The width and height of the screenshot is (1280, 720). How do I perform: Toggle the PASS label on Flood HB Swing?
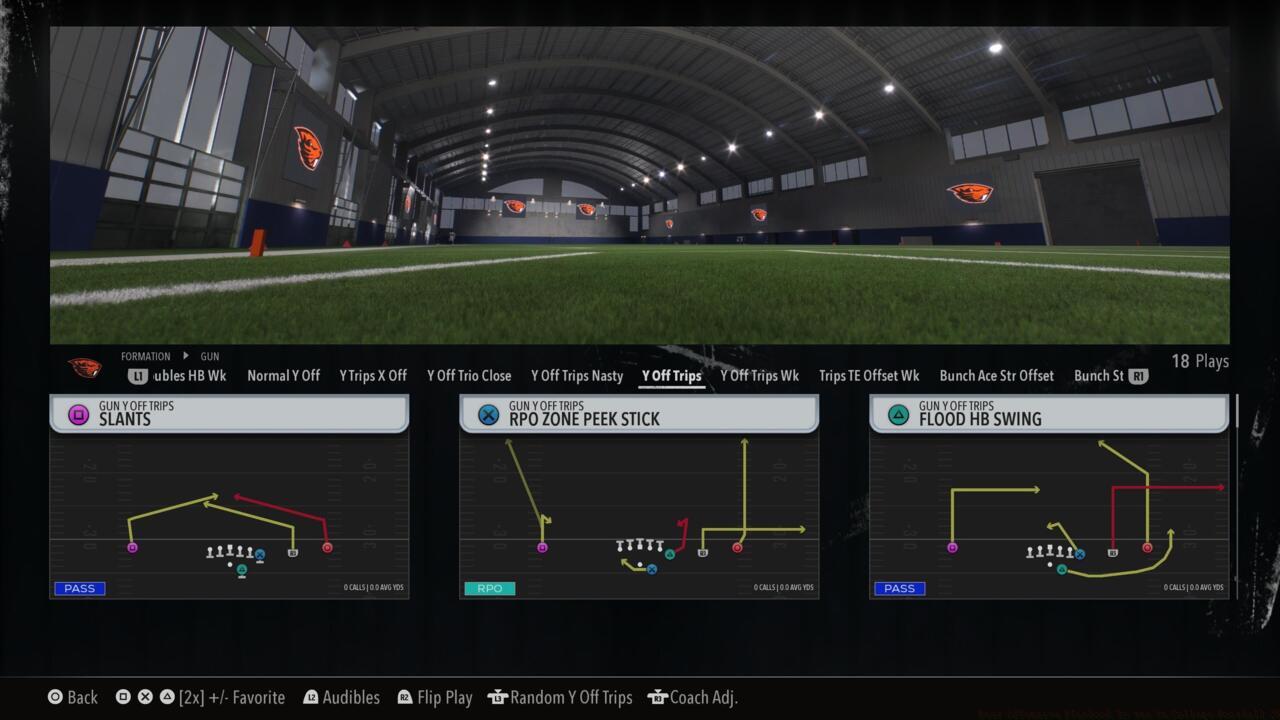tap(898, 588)
